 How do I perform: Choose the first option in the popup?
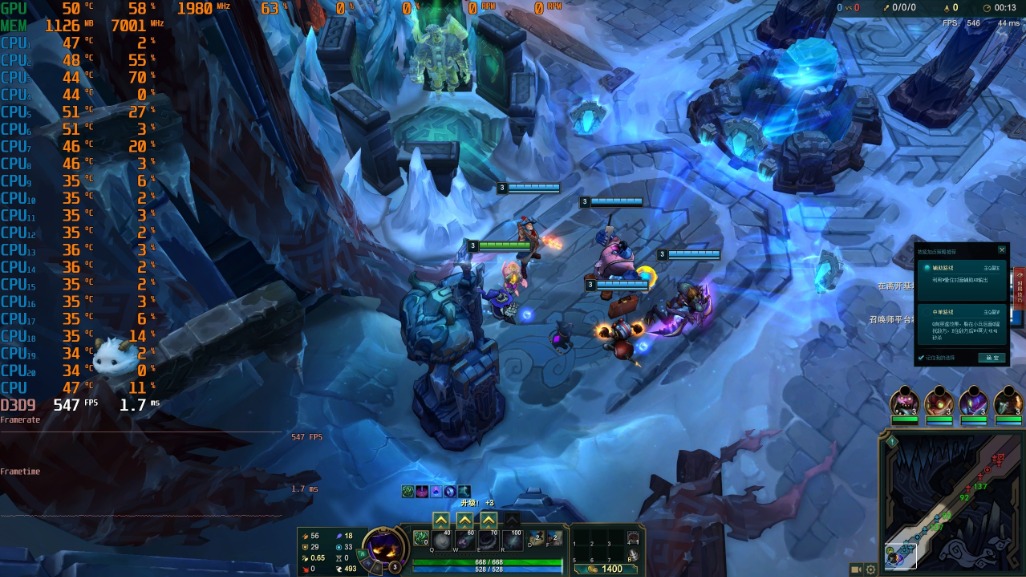[960, 280]
